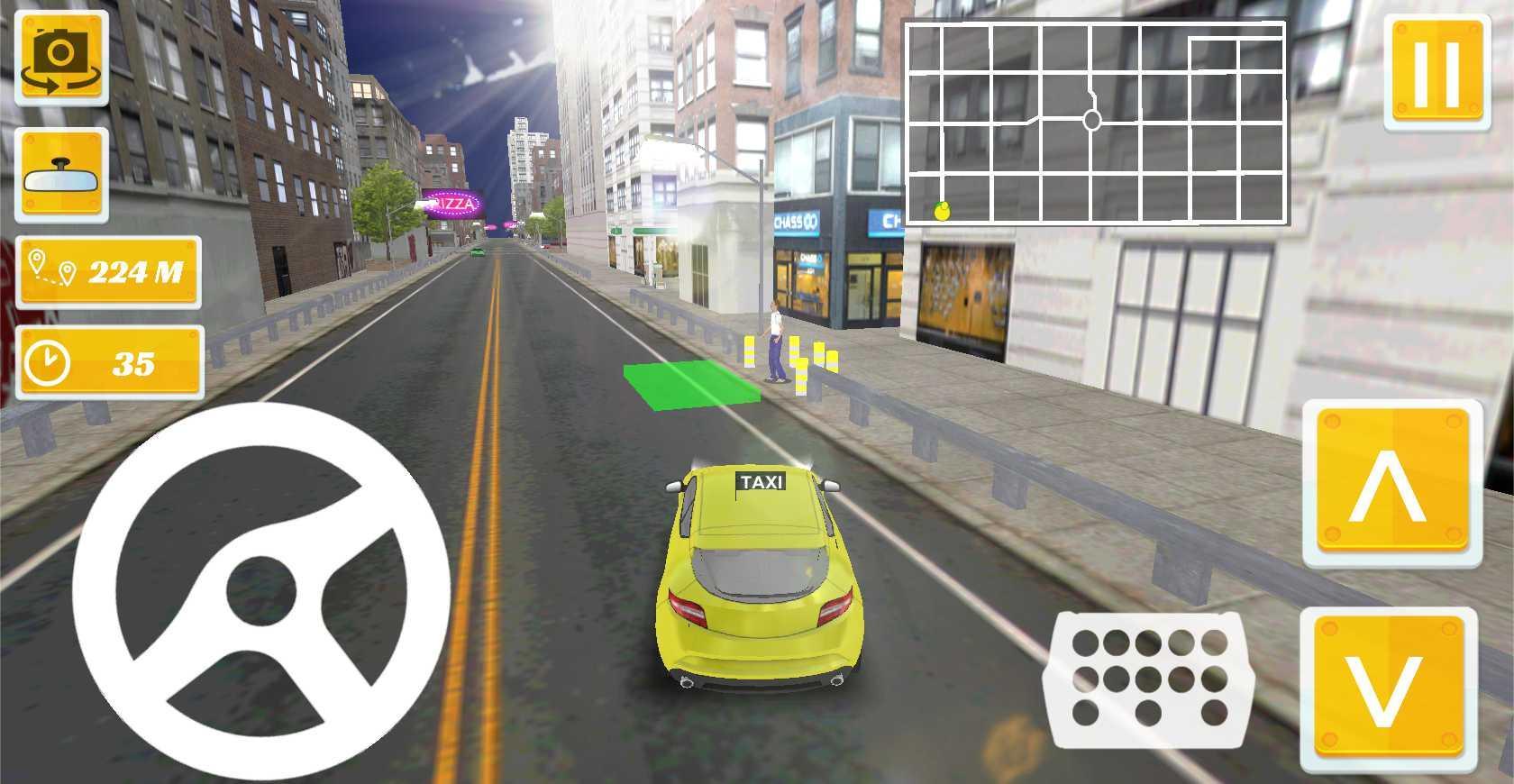The image size is (1514, 784).
Task: Tap the camera body inside the view-switch button
Action: point(59,50)
